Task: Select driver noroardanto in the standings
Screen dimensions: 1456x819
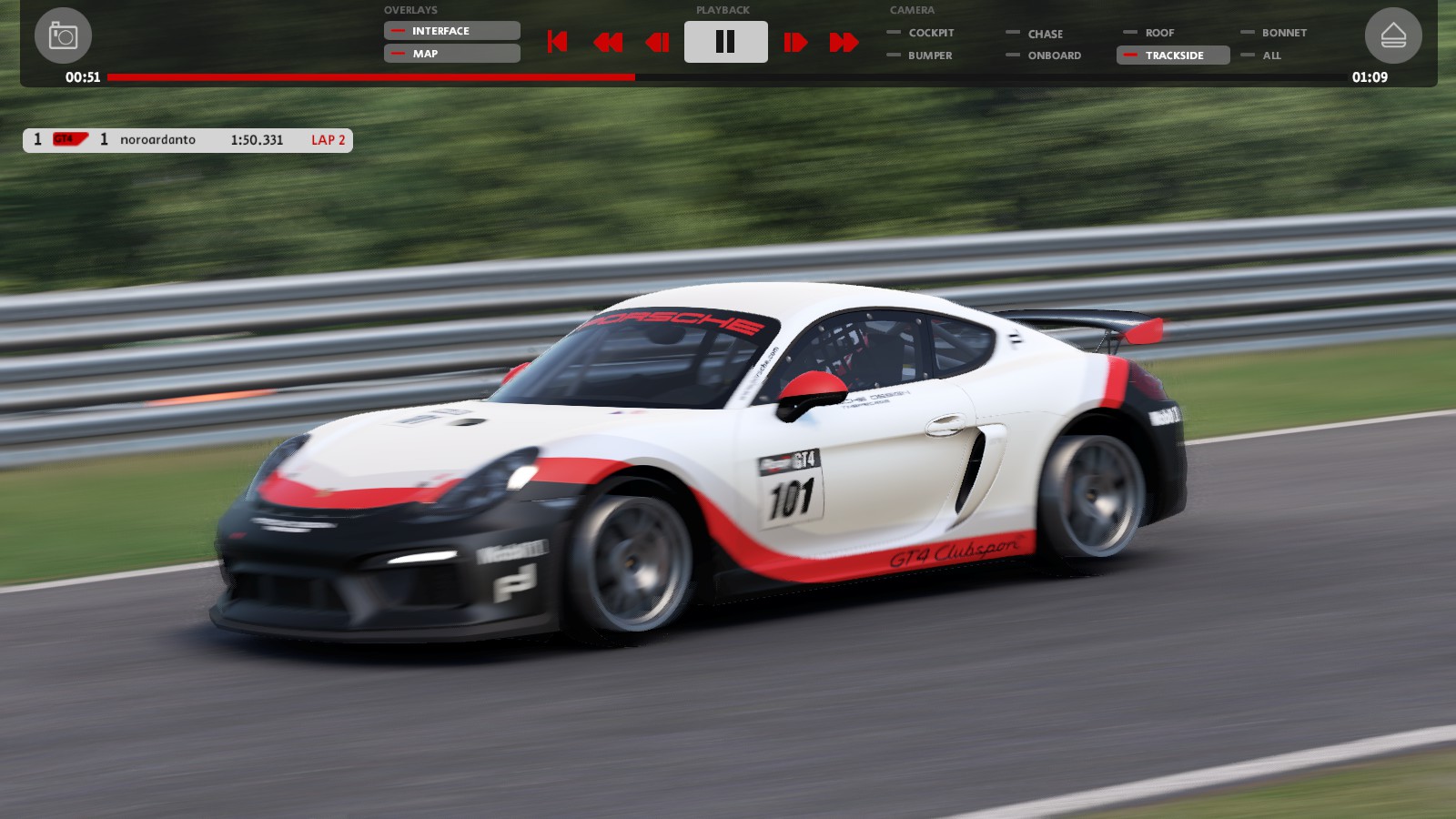Action: (x=157, y=140)
